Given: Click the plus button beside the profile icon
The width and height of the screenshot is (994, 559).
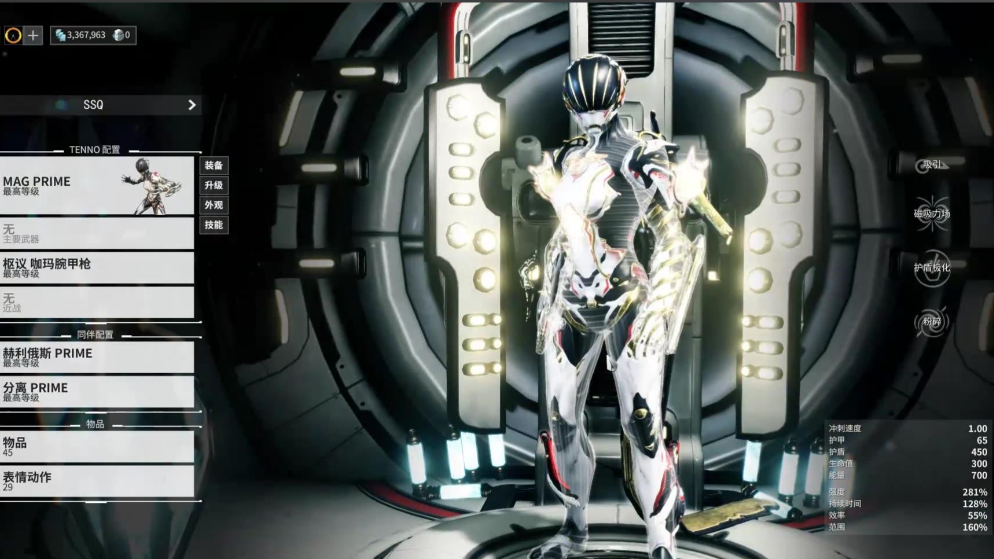Looking at the screenshot, I should click(x=33, y=35).
